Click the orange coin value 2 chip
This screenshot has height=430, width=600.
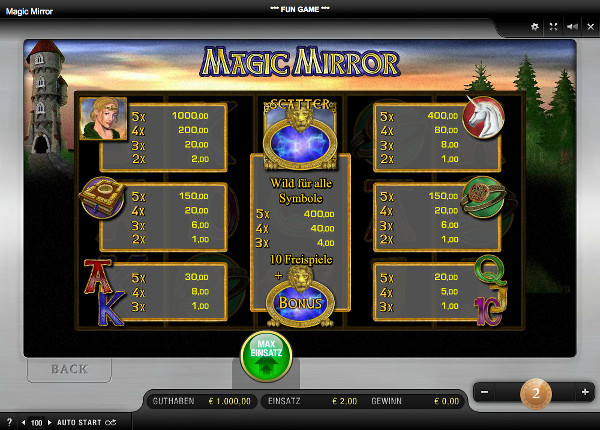coord(535,394)
